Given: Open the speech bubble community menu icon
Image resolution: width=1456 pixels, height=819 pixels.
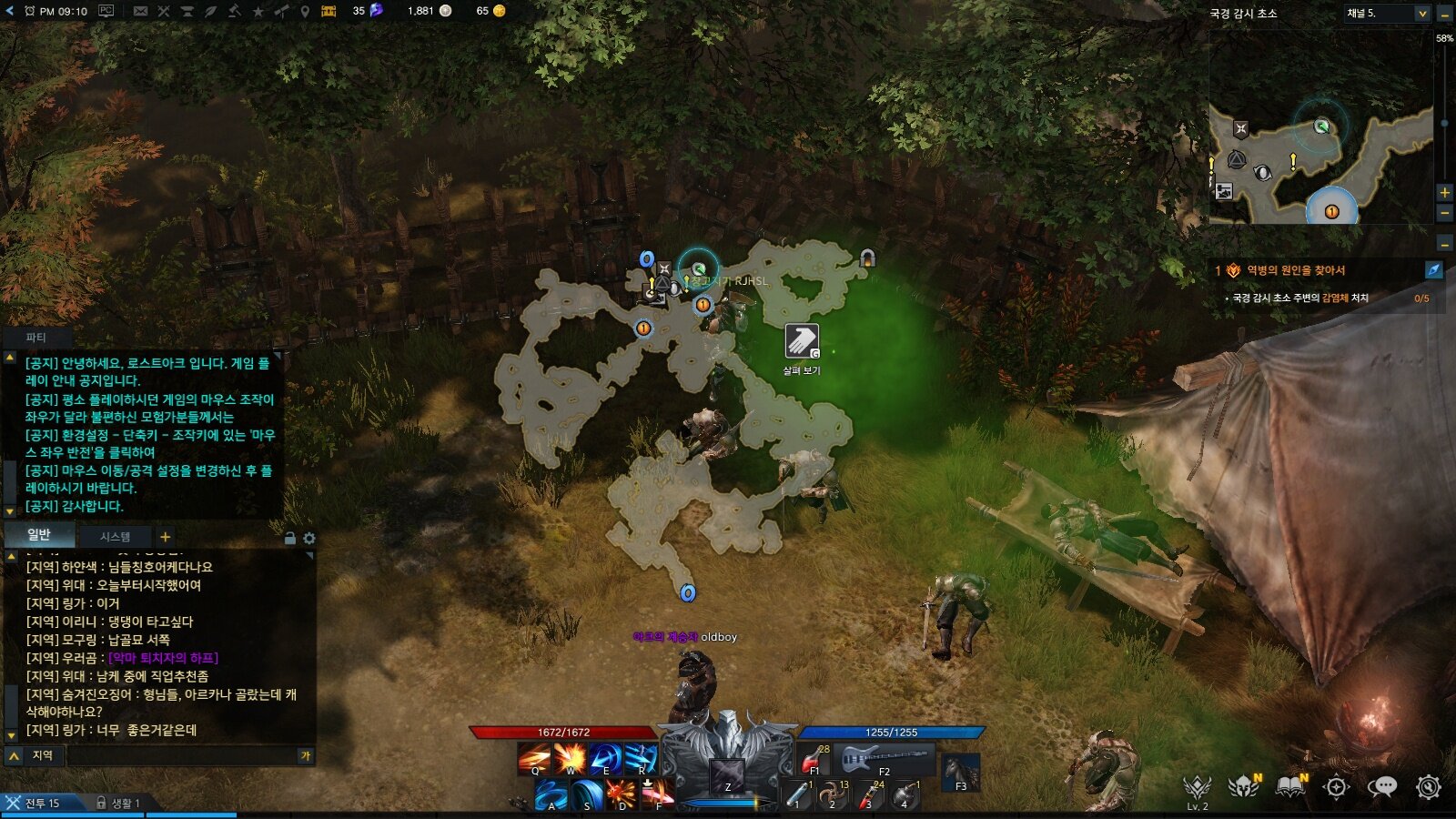Looking at the screenshot, I should (1382, 787).
